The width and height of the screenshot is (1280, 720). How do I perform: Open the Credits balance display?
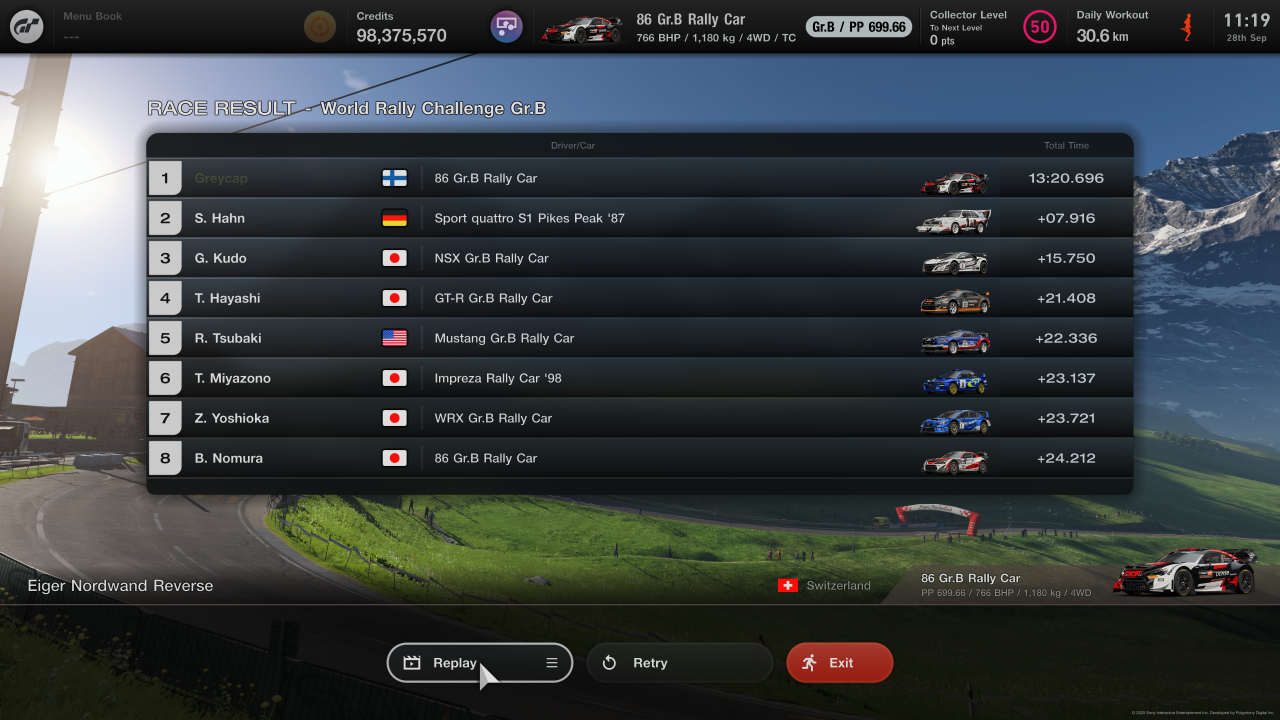(400, 27)
